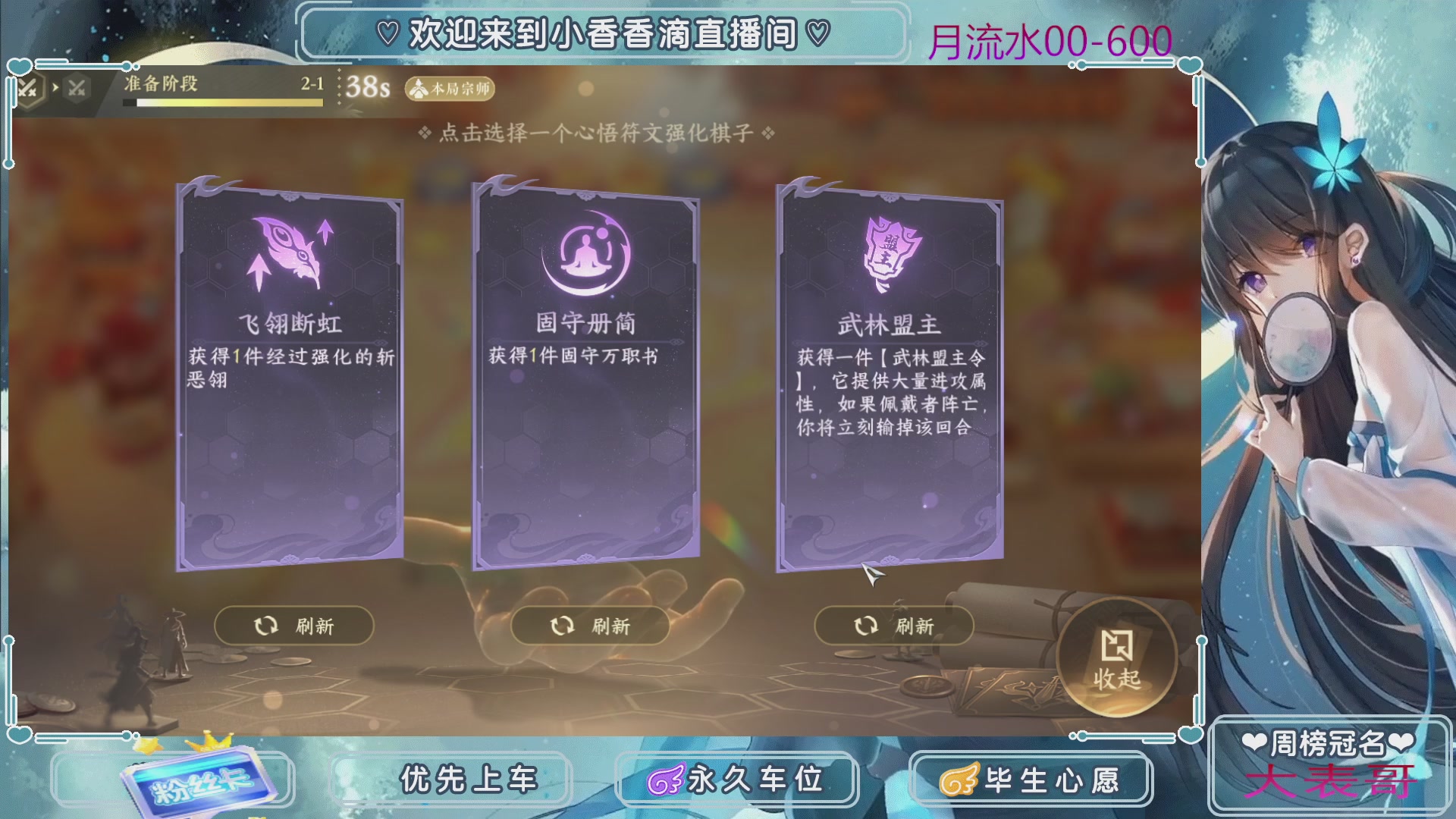Refresh the 飞翎断虹 rune option

(x=293, y=626)
